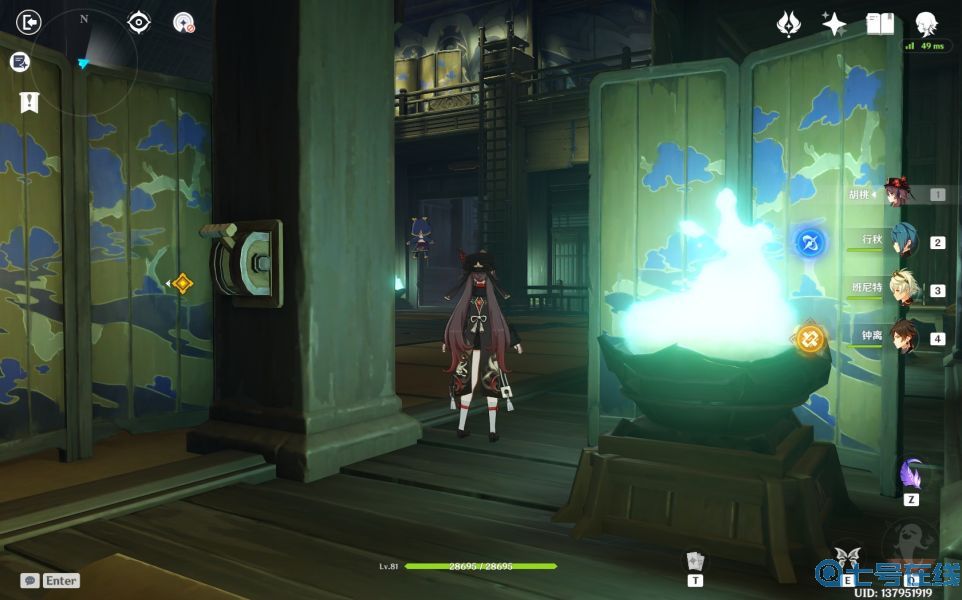Viewport: 962px width, 600px height.
Task: Open the Adventurer Handbook book icon
Action: pyautogui.click(x=880, y=24)
